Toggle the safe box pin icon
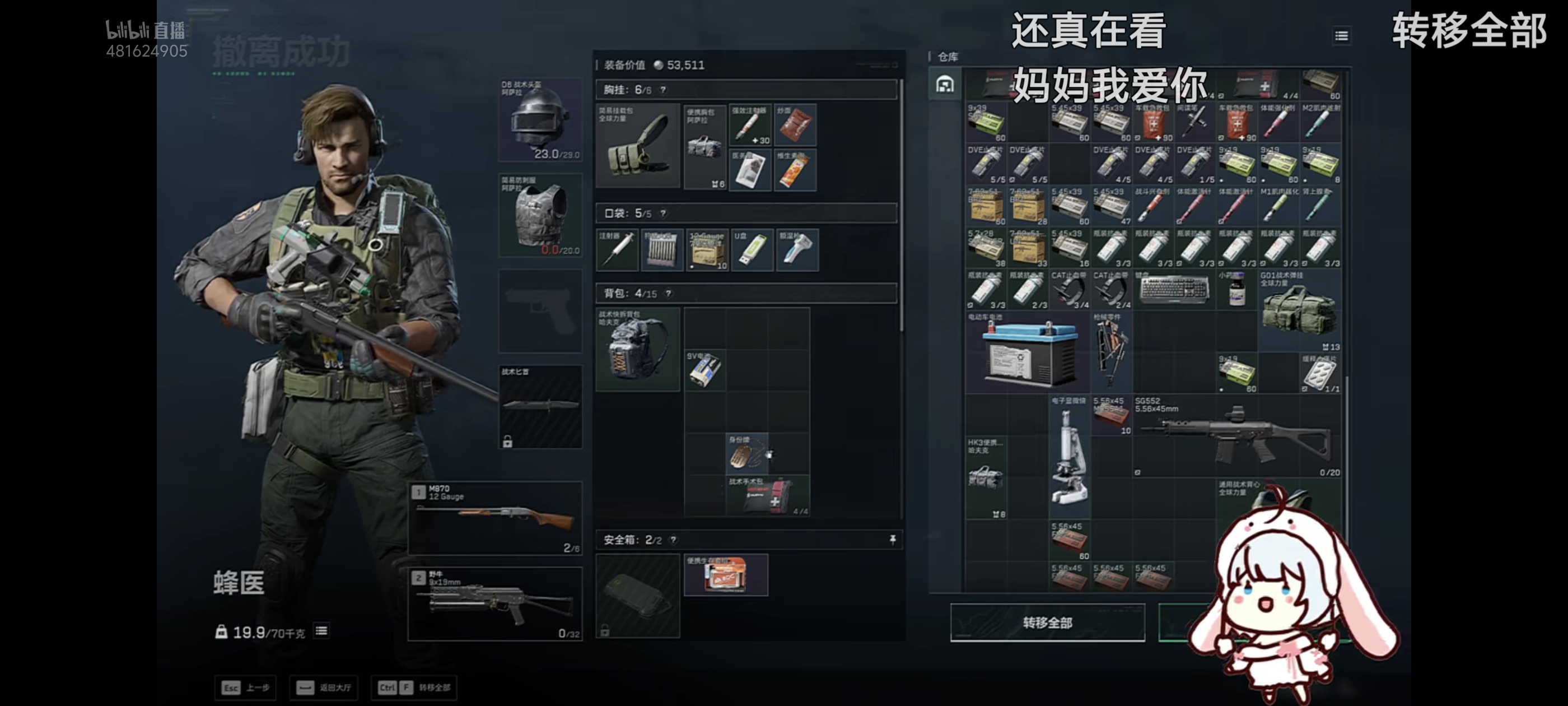The width and height of the screenshot is (1568, 706). coord(892,540)
